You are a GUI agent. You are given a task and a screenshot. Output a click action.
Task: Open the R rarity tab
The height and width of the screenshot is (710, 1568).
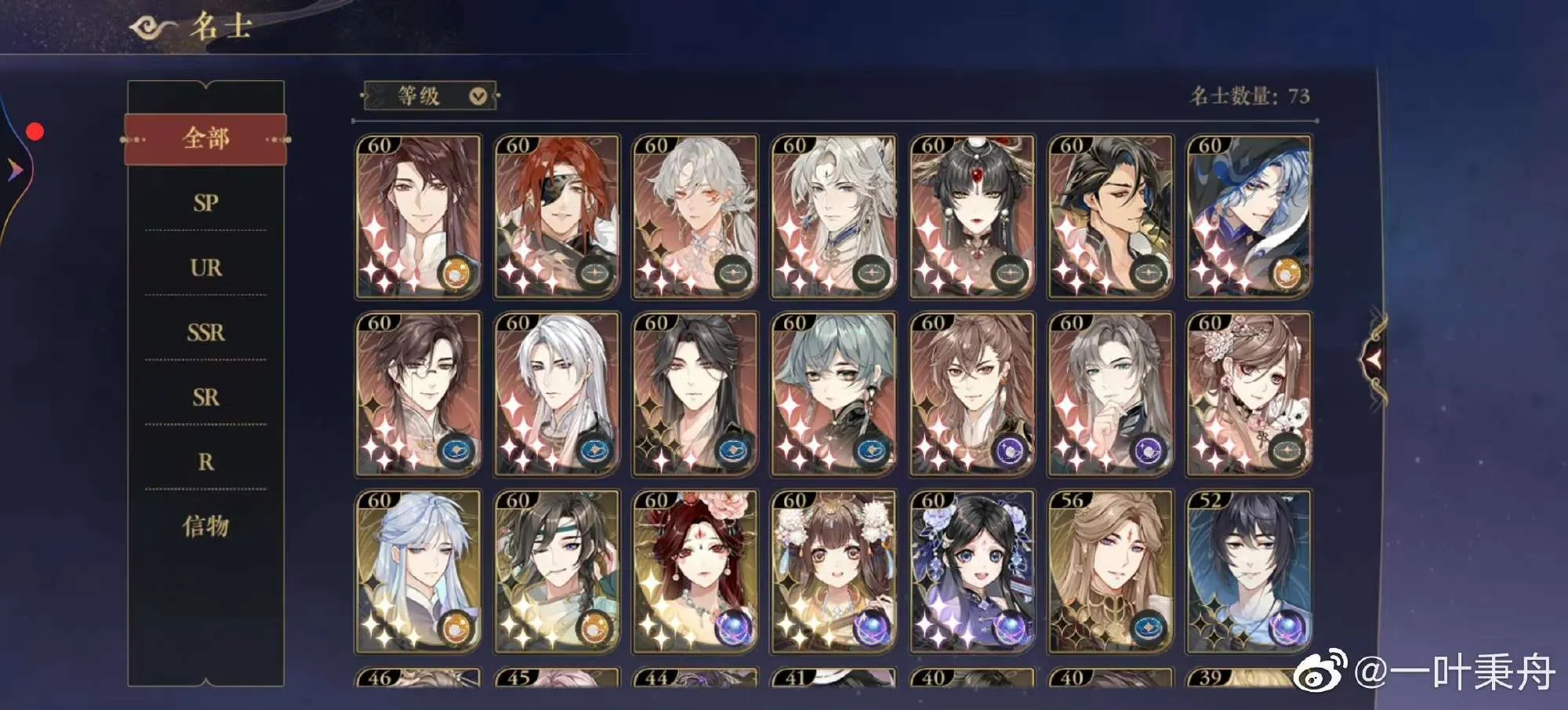click(205, 461)
